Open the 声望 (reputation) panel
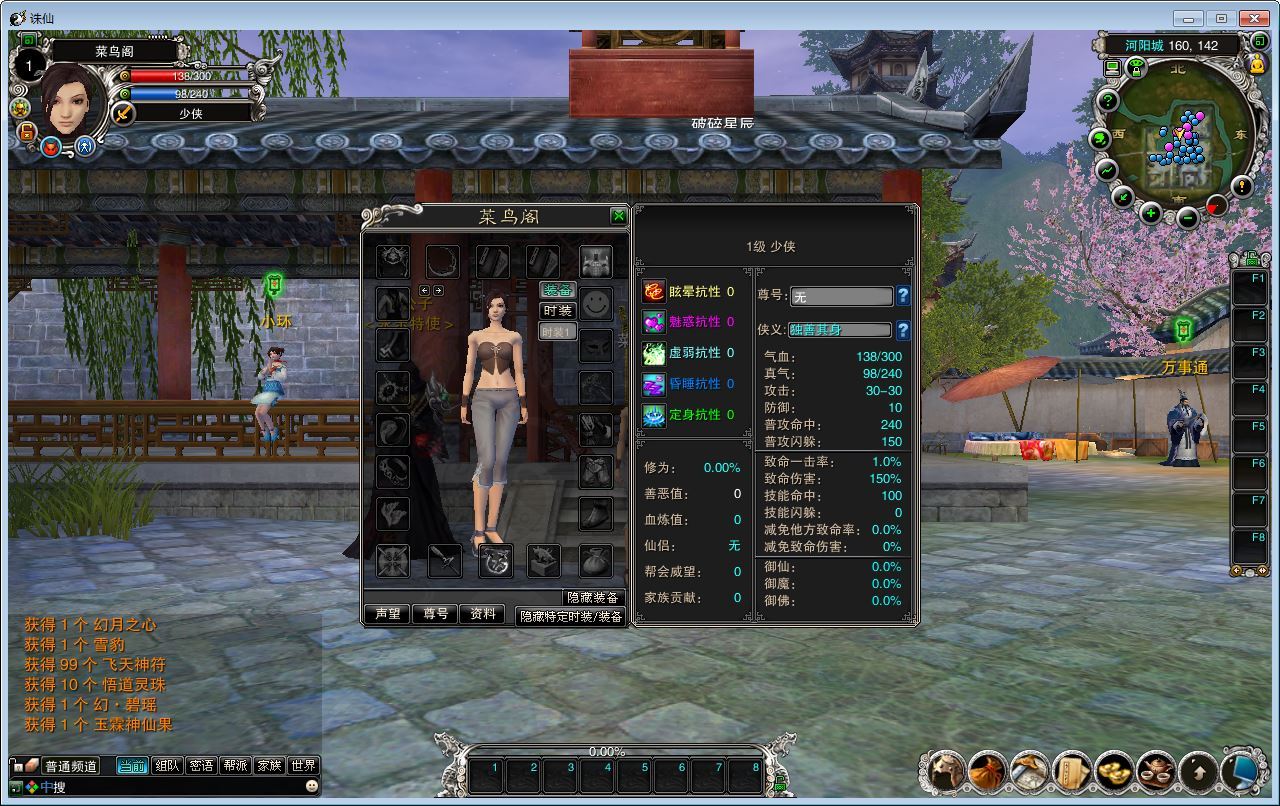1280x806 pixels. [x=387, y=614]
